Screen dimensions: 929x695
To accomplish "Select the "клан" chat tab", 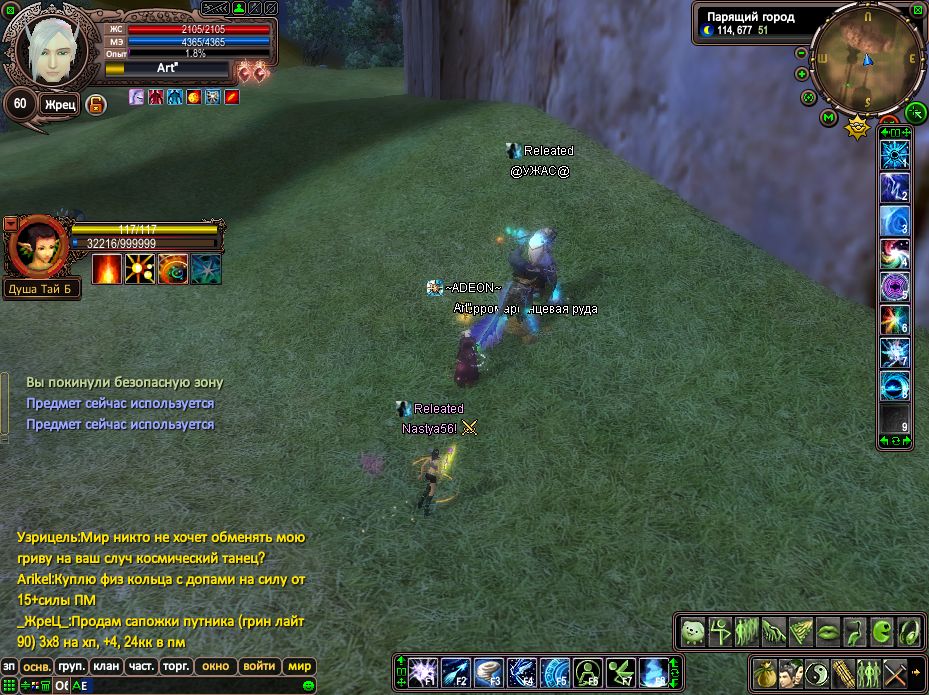I will pos(105,666).
